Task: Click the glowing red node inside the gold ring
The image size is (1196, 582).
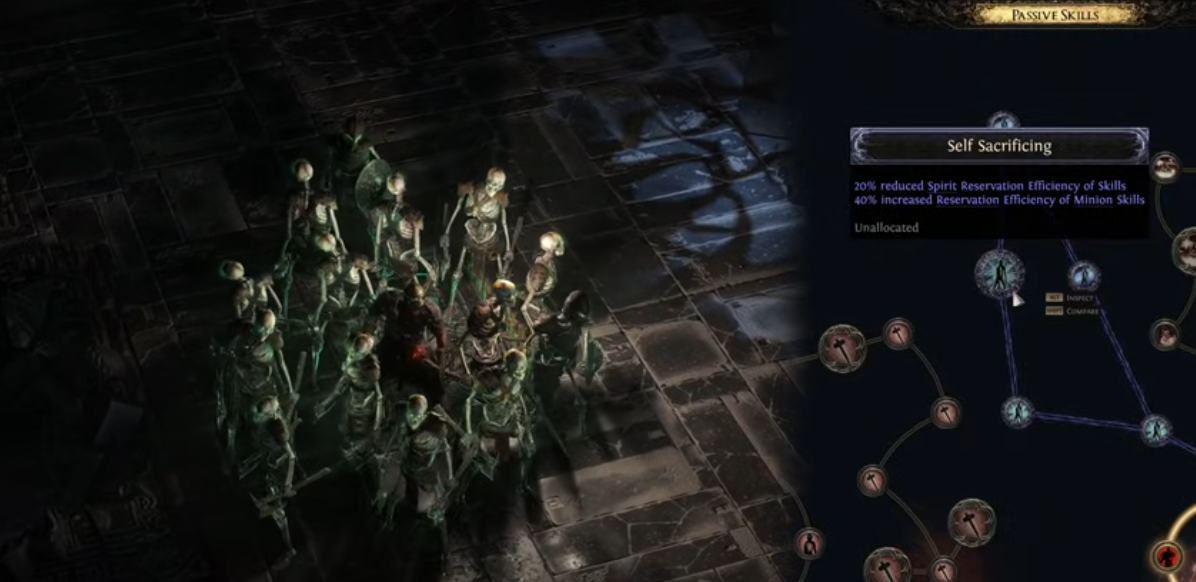Action: [1165, 555]
